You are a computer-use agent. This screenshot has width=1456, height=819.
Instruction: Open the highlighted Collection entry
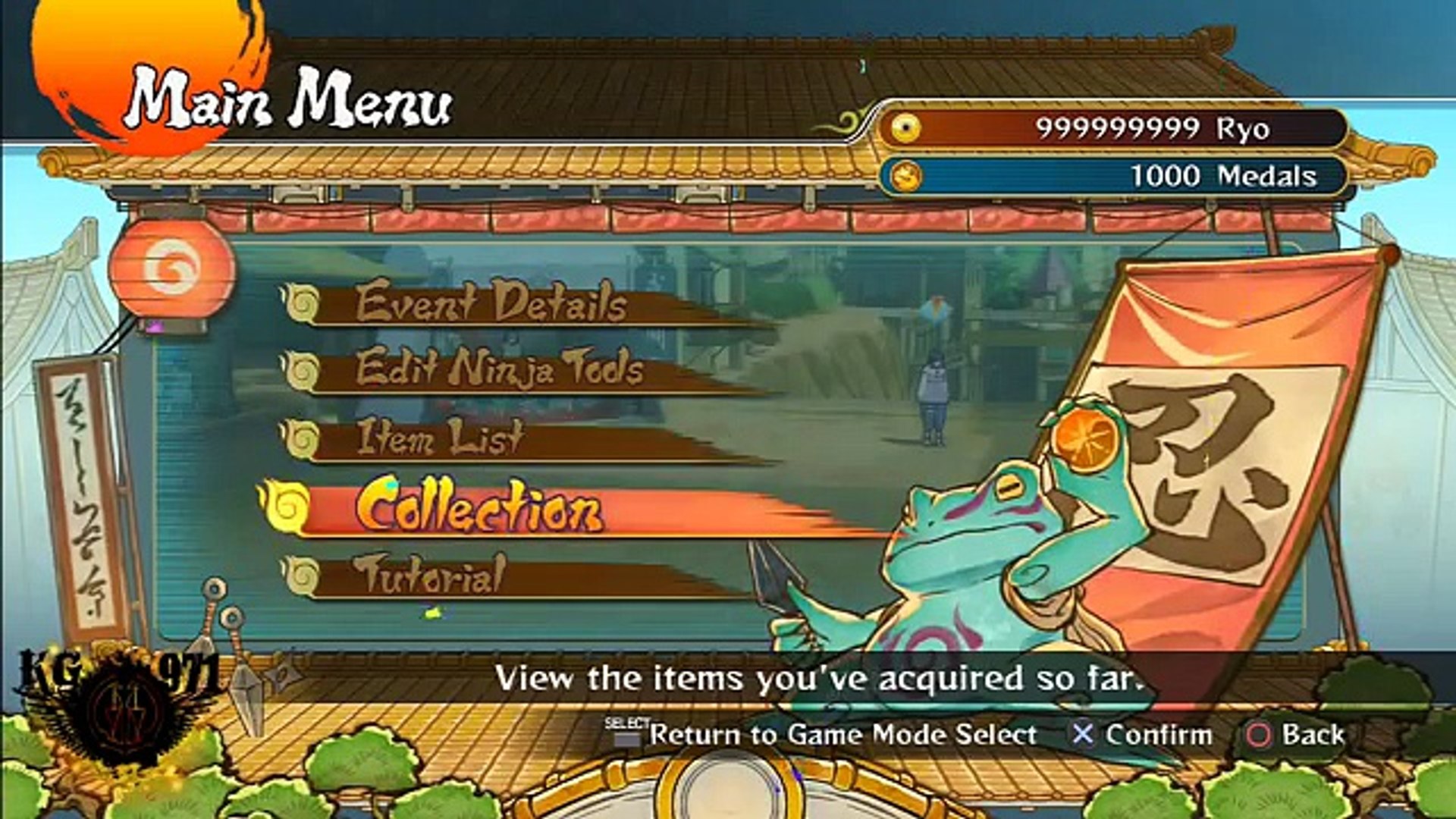[x=479, y=507]
